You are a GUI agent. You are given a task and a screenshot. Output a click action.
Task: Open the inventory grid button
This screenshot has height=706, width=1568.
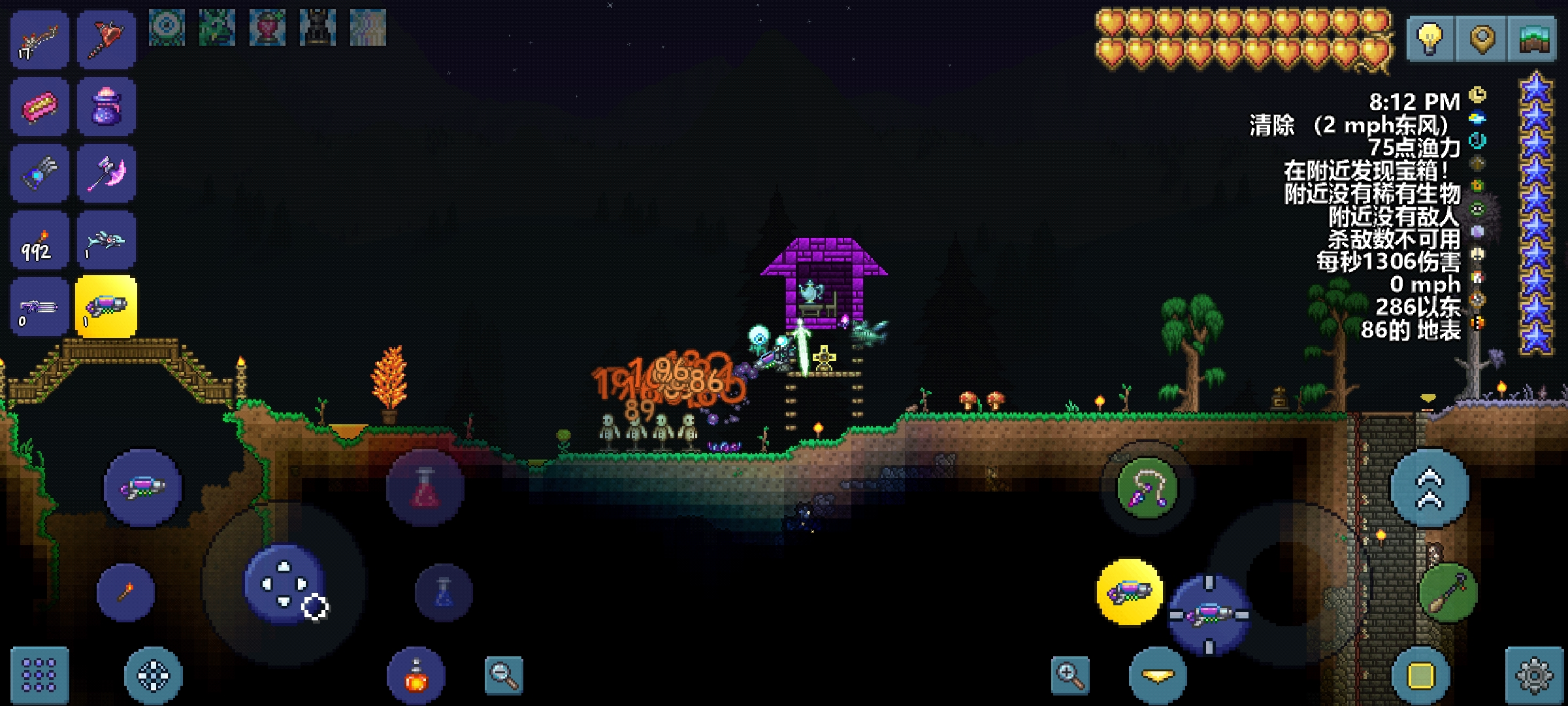point(39,674)
